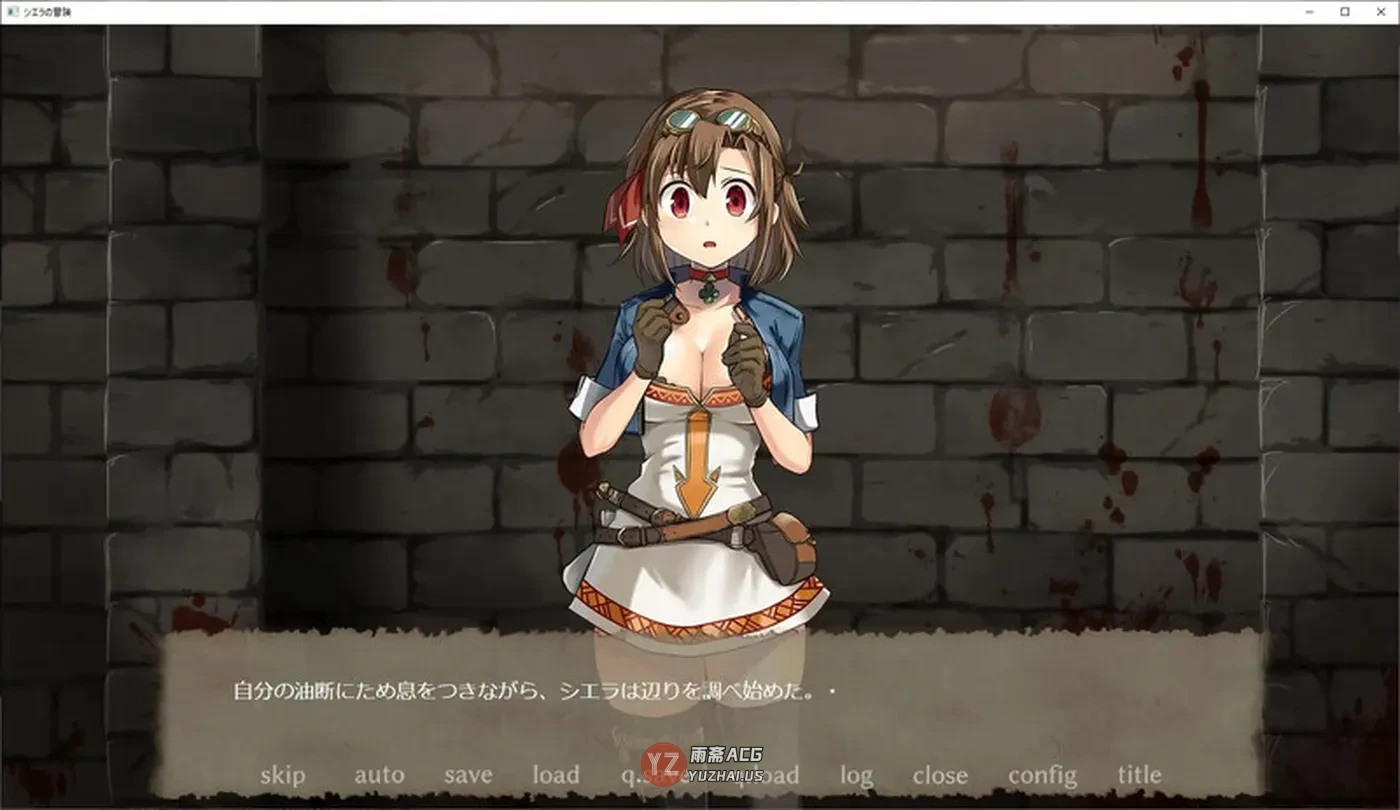Screen dimensions: 1400x810
Task: Return to the title screen
Action: 1139,775
